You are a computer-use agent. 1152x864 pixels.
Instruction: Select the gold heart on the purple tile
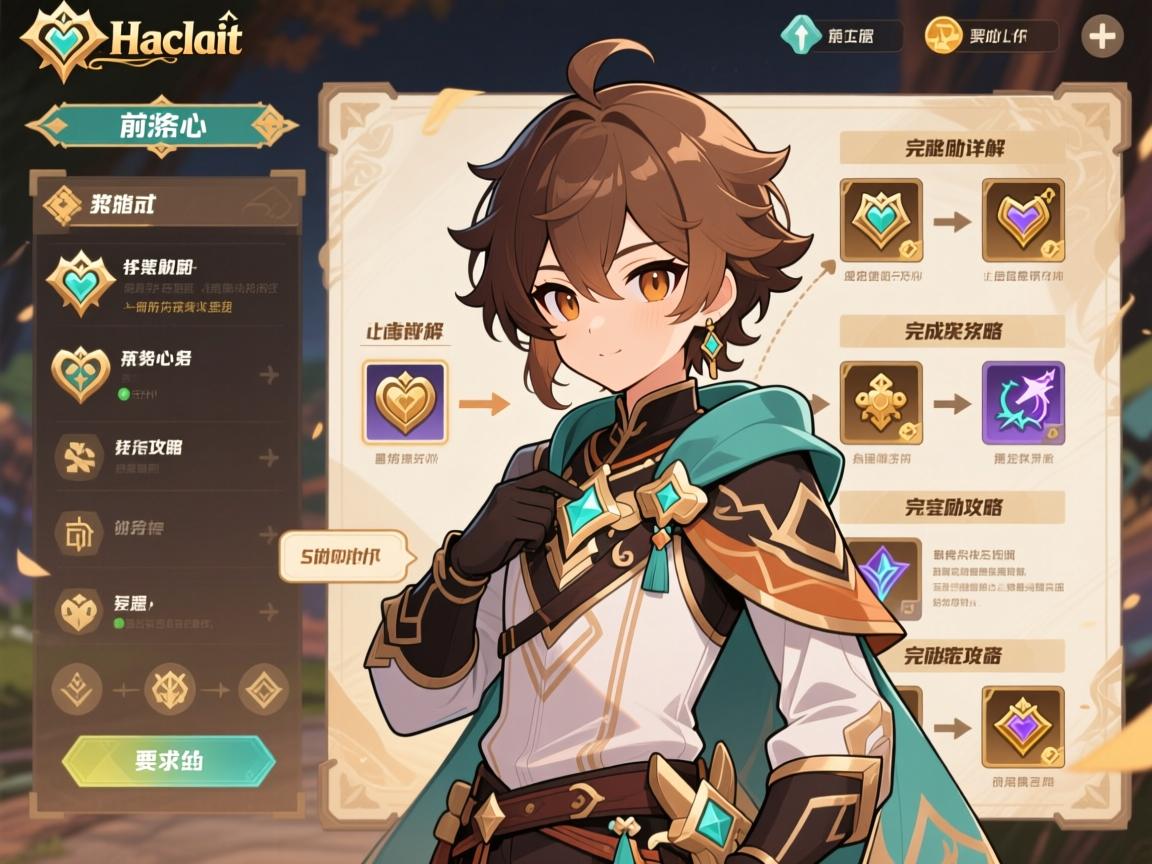405,403
